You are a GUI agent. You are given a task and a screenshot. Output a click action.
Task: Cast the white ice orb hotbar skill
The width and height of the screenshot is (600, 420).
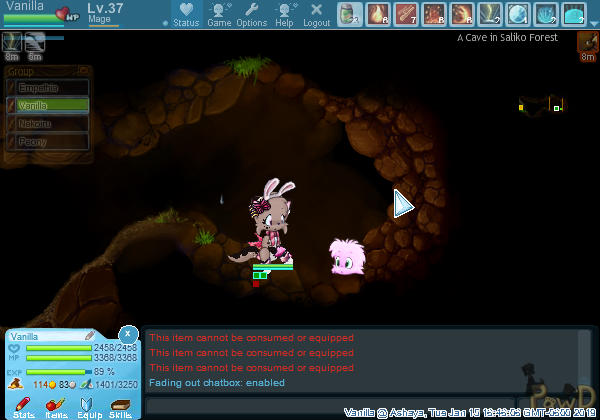(517, 14)
